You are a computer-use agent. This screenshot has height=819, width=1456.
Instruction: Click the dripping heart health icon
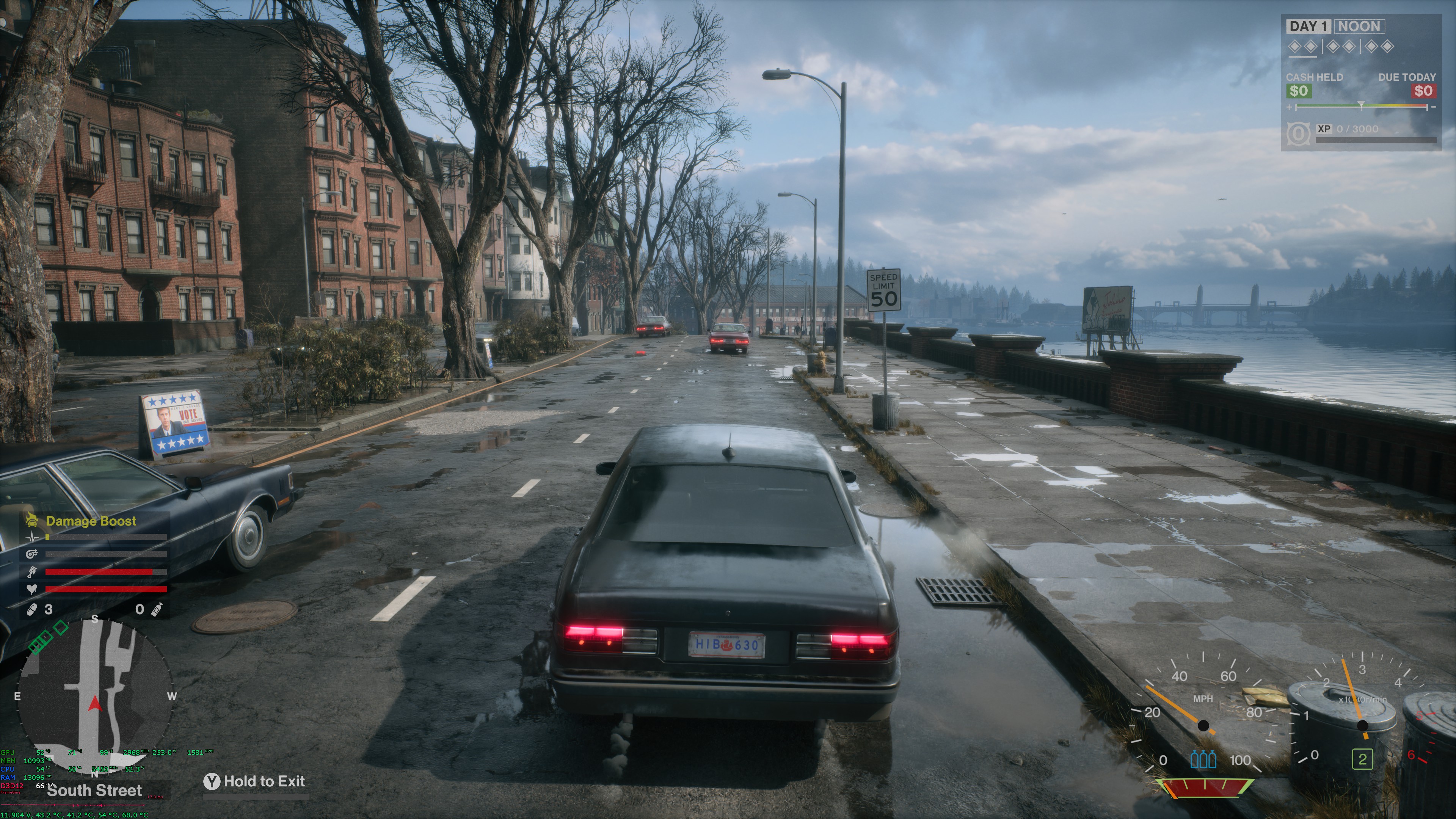point(31,589)
